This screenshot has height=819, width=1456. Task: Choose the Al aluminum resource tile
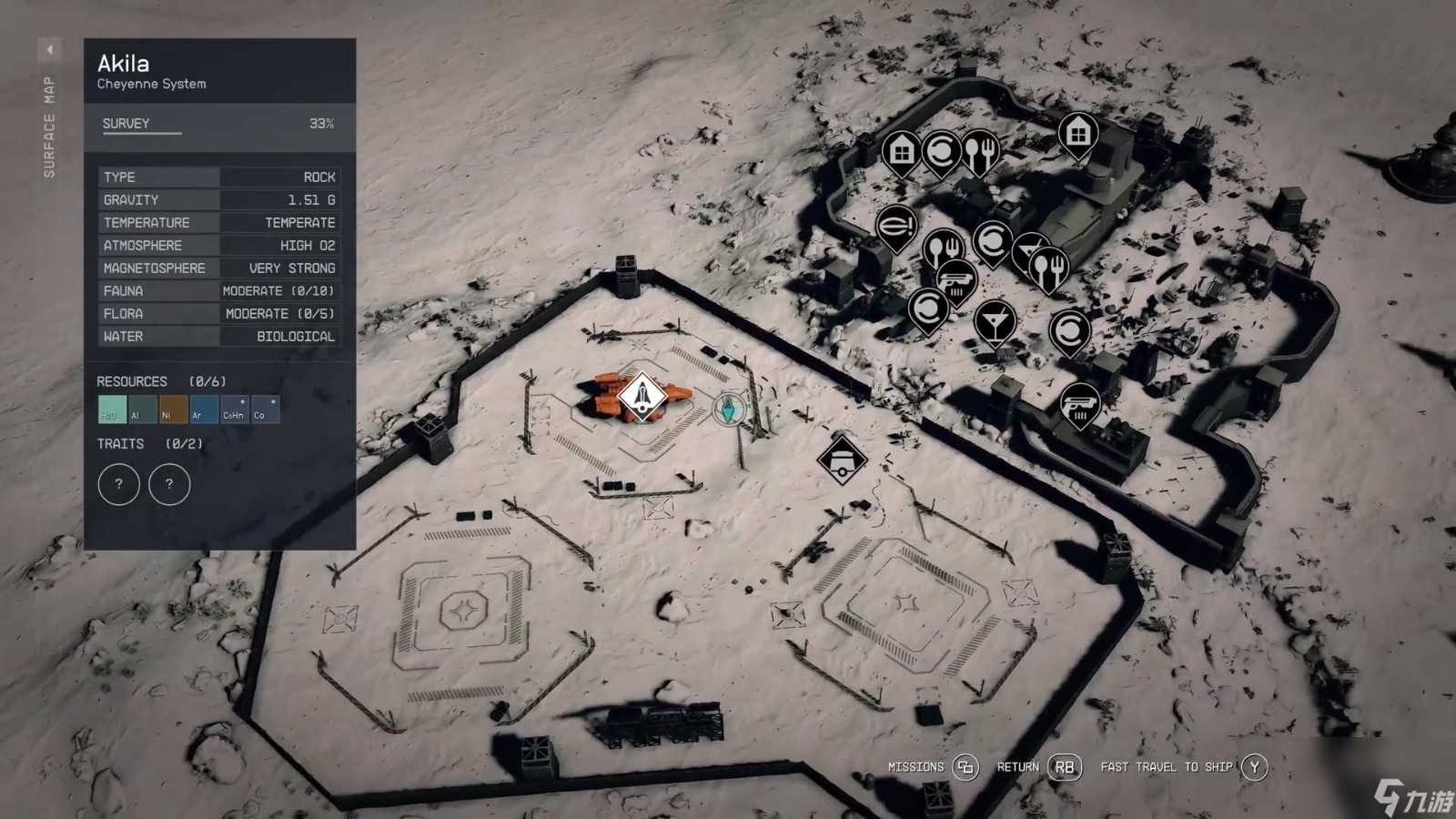143,409
